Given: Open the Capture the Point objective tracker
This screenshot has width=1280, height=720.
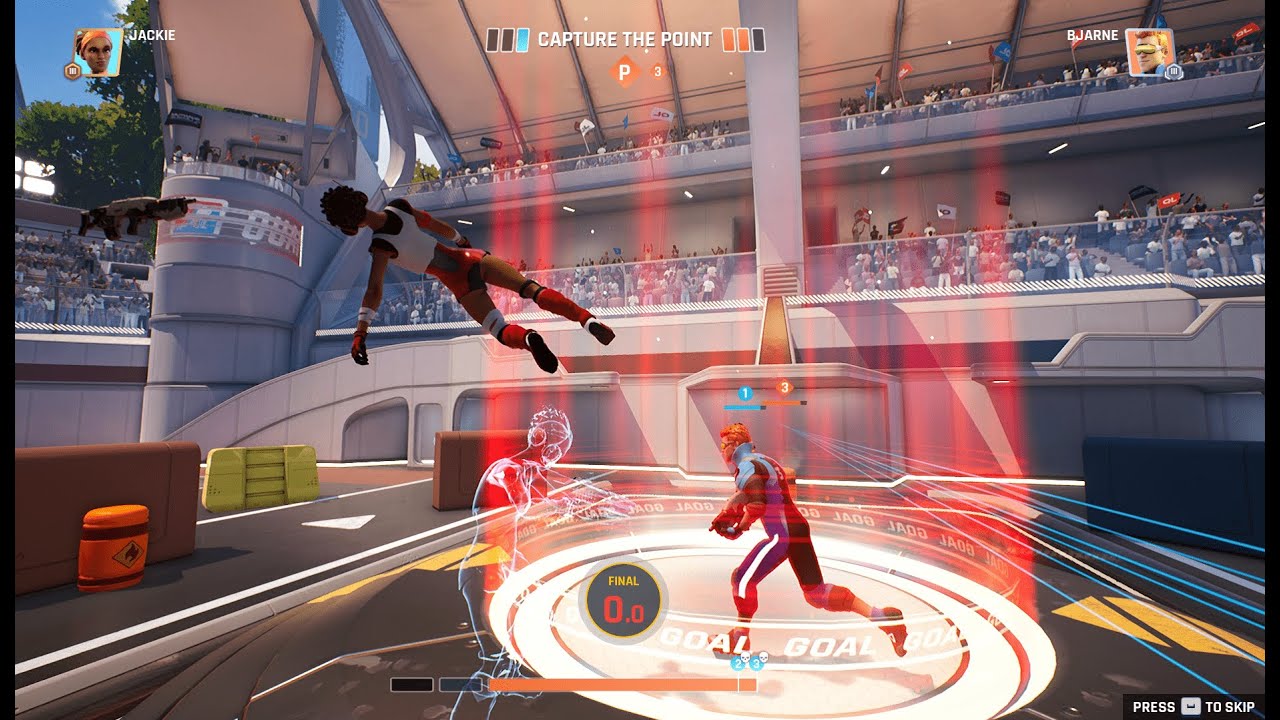Looking at the screenshot, I should 625,40.
